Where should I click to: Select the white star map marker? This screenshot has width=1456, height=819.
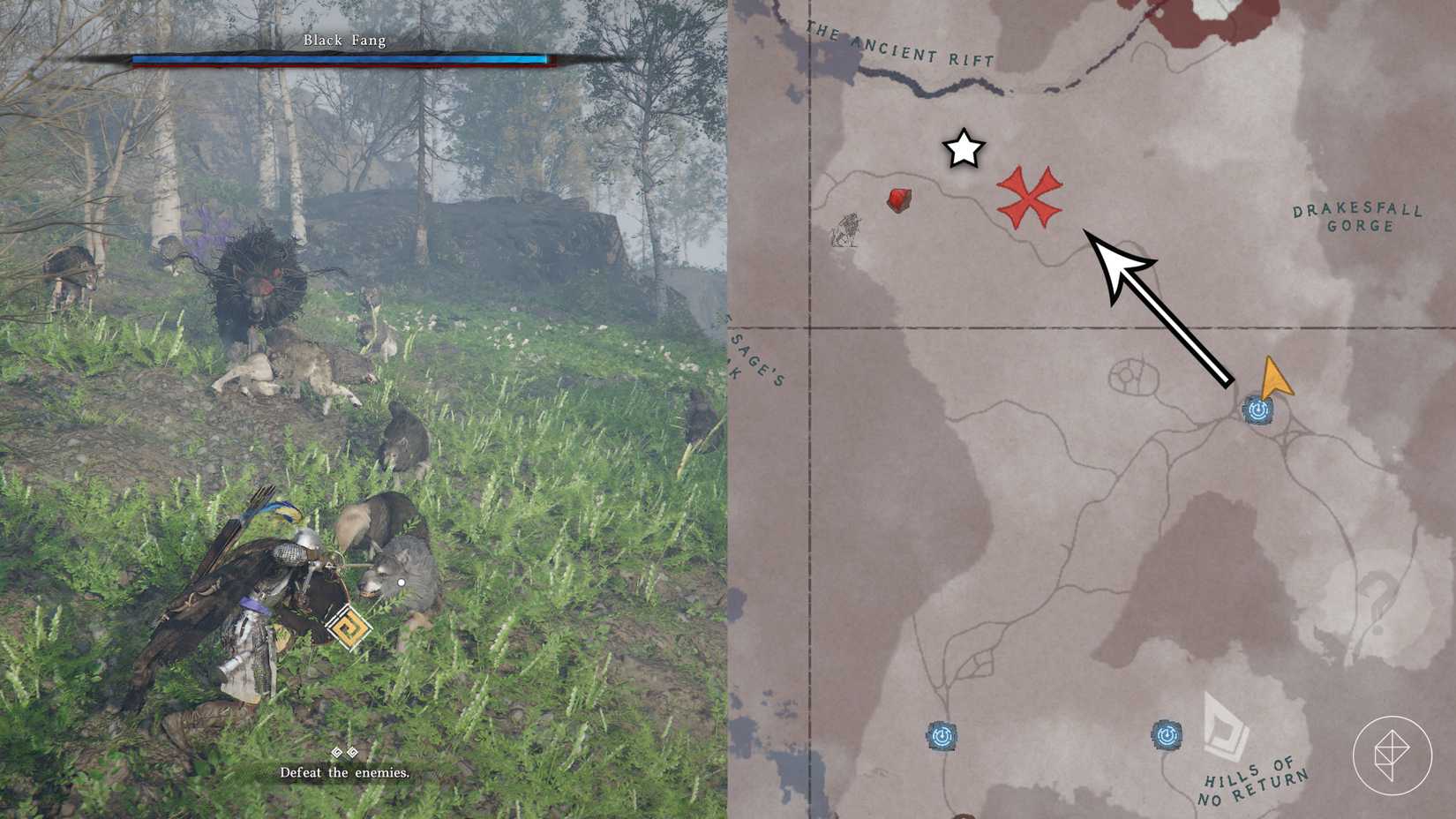pos(962,151)
